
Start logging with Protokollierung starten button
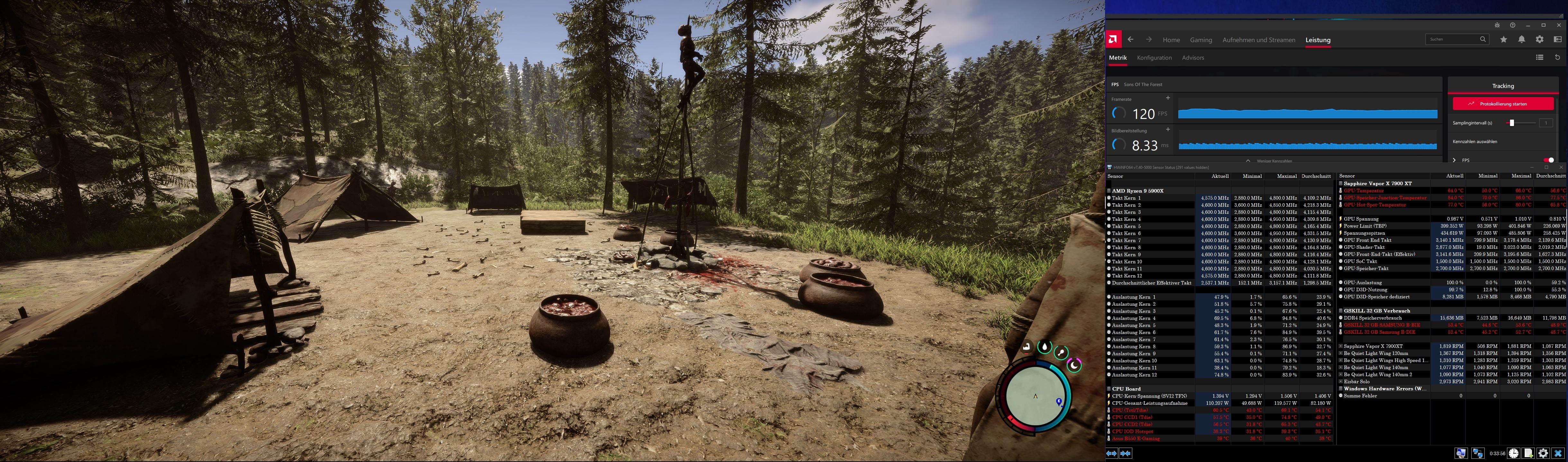tap(1502, 104)
